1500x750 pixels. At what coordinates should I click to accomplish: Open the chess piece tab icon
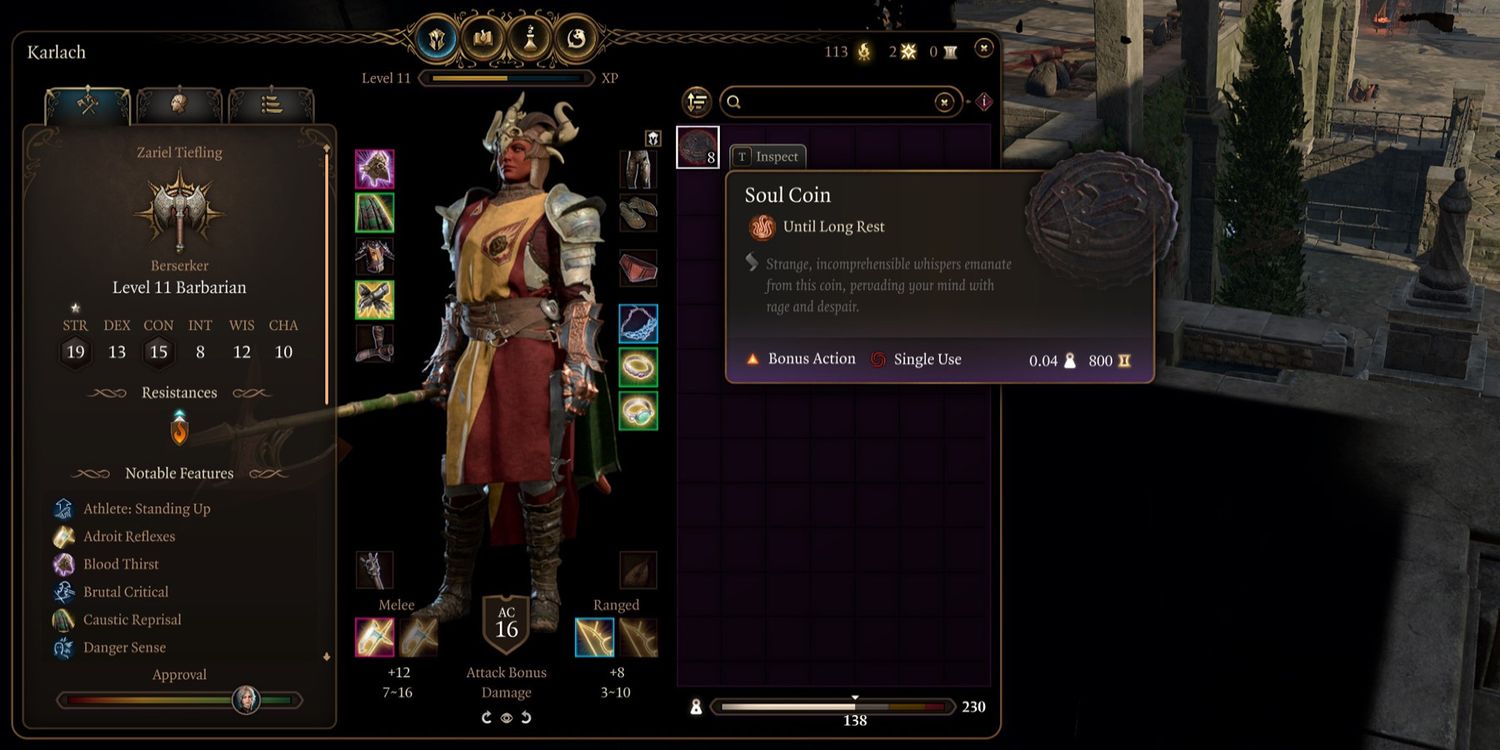click(530, 39)
